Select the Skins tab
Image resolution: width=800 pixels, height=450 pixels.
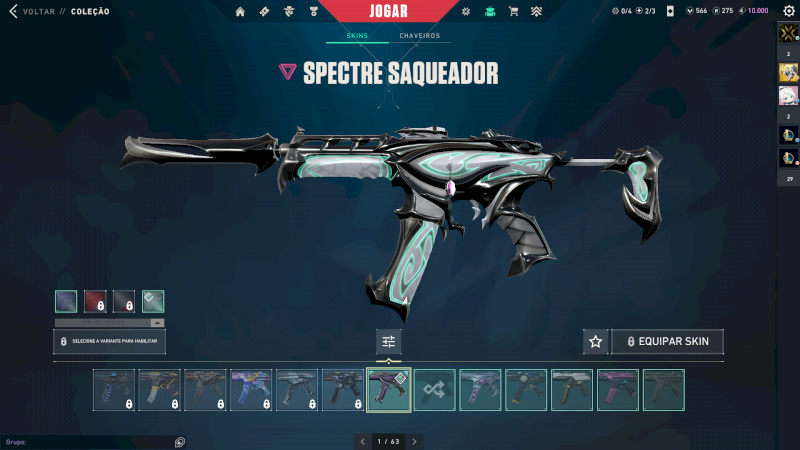click(357, 36)
